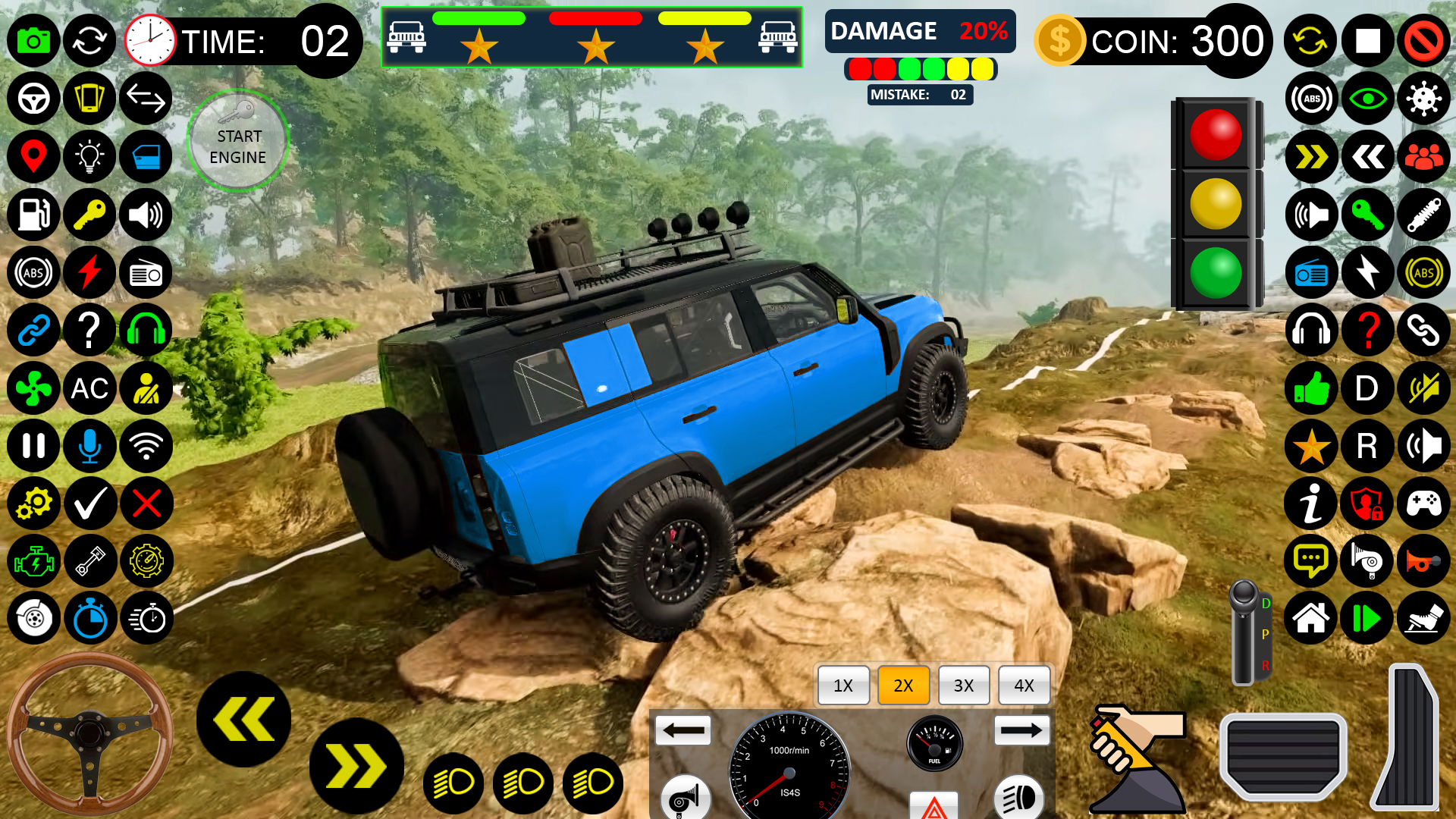Click the stopwatch timer icon

click(x=90, y=619)
